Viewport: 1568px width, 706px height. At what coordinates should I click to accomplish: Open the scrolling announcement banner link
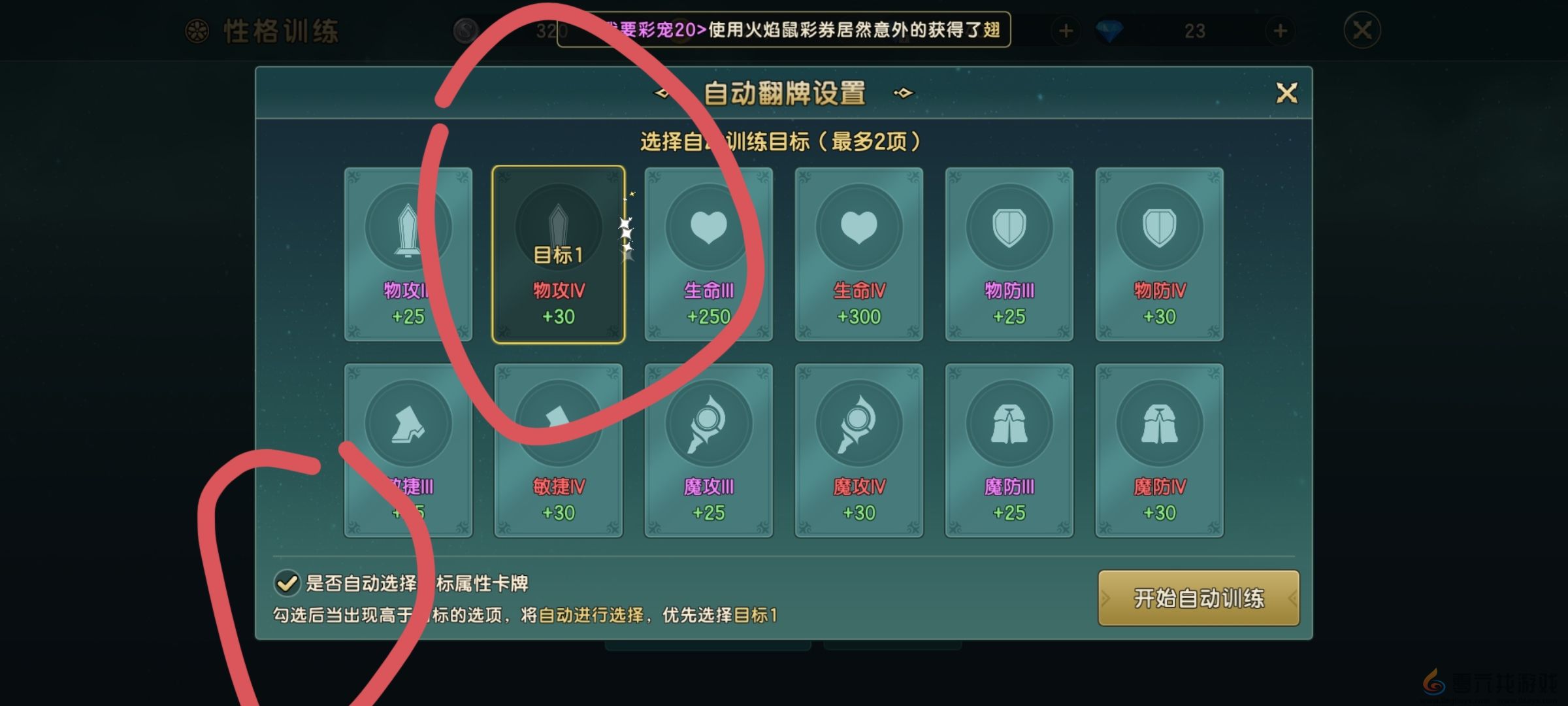[x=784, y=31]
